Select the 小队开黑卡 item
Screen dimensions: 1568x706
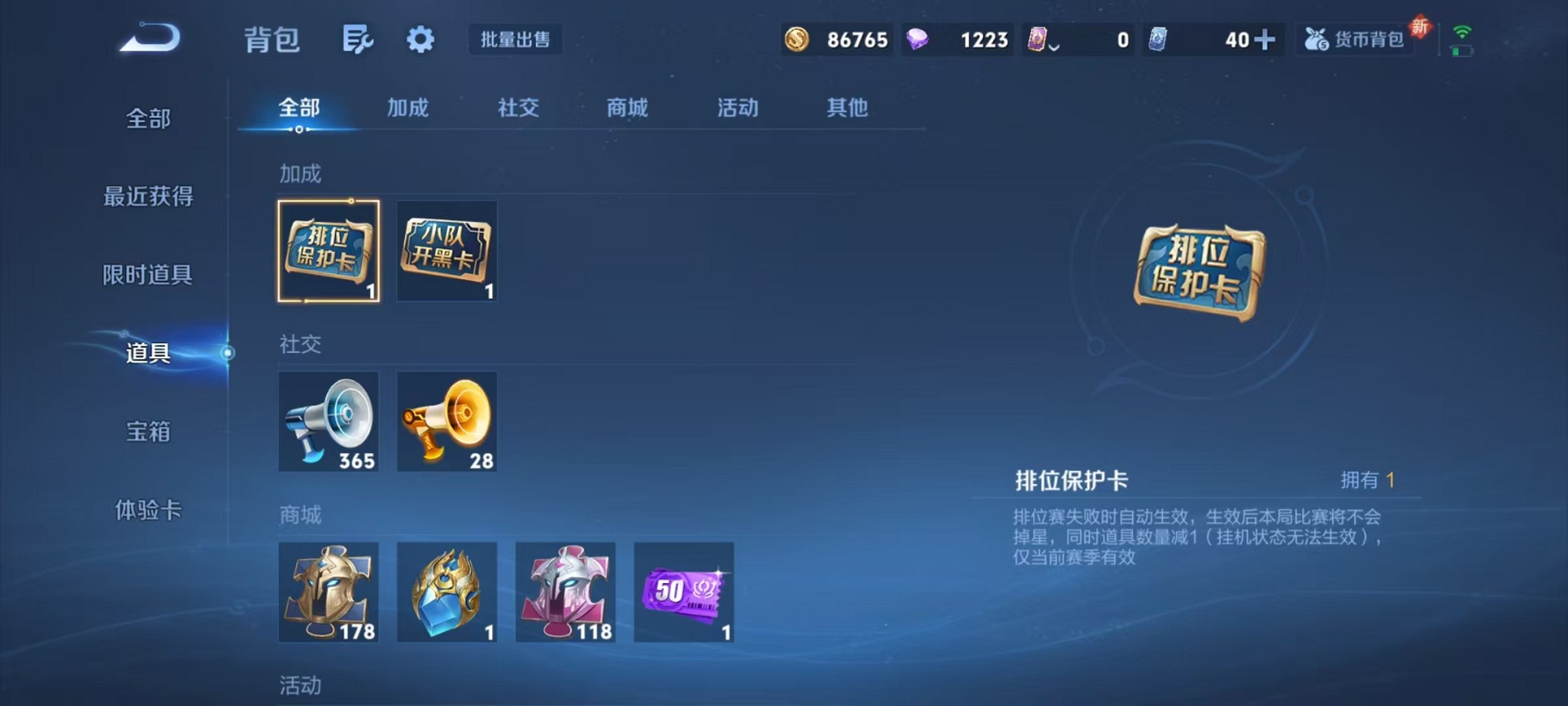tap(447, 251)
